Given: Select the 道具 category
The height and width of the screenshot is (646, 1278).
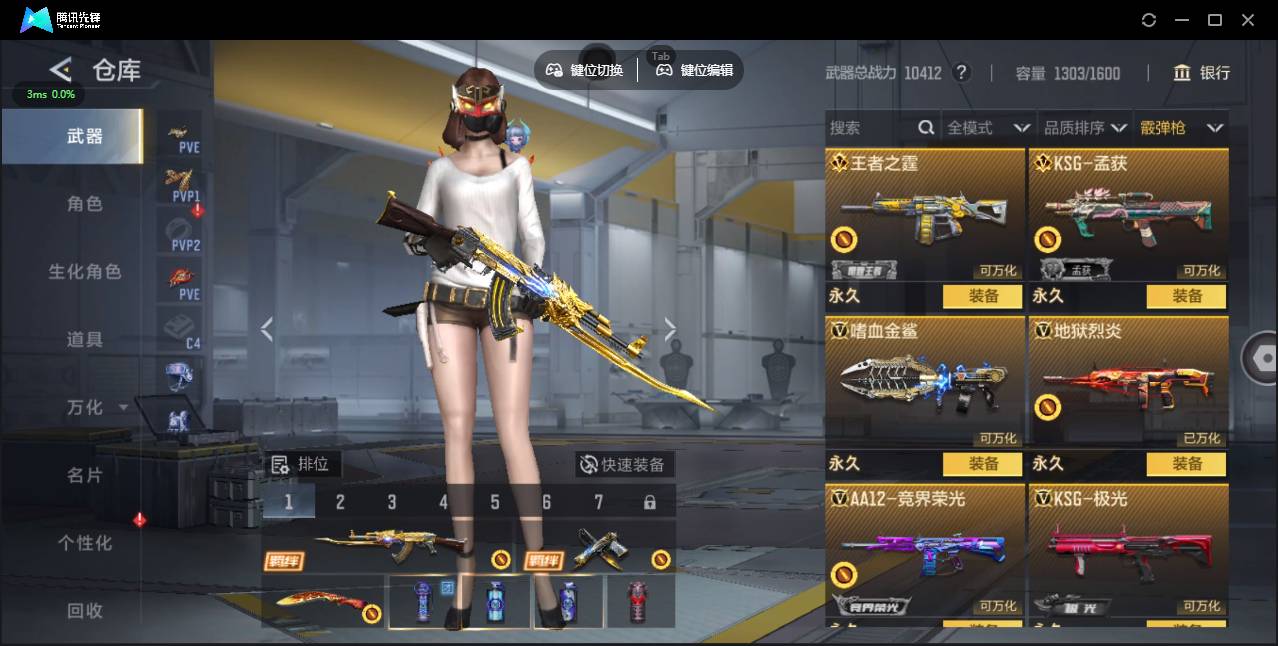Looking at the screenshot, I should point(85,340).
